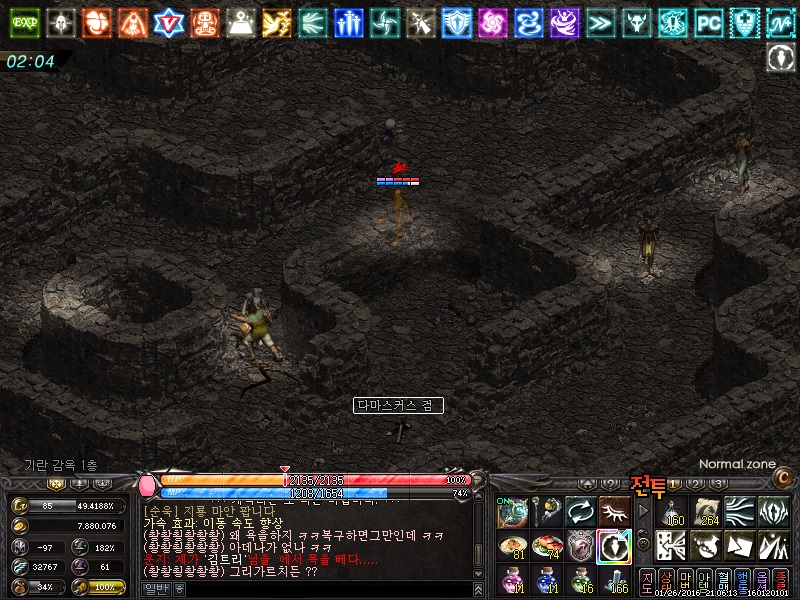The image size is (800, 600).
Task: Use the pink potion hotbar slot
Action: pos(513,579)
